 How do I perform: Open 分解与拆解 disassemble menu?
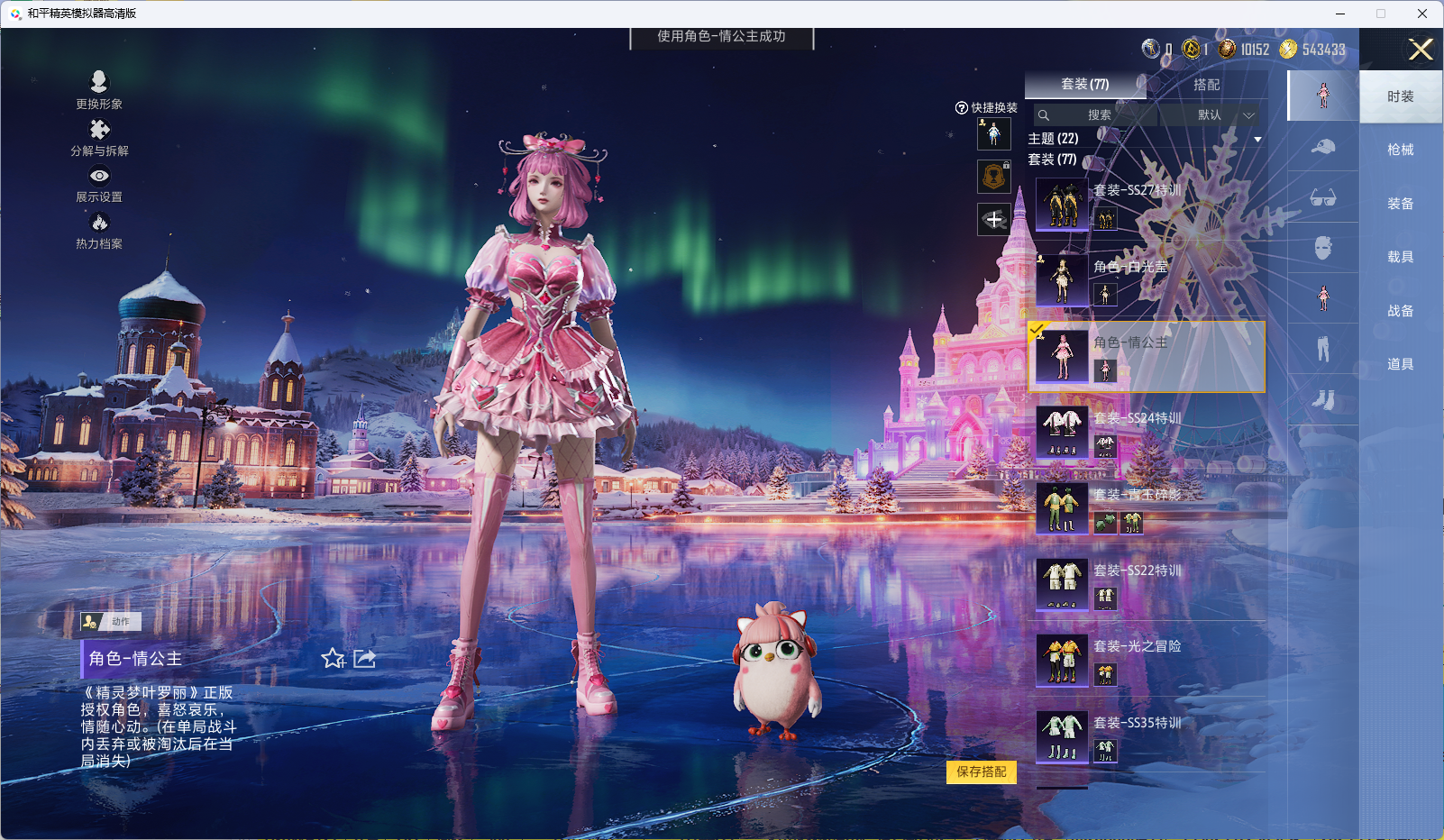click(99, 137)
